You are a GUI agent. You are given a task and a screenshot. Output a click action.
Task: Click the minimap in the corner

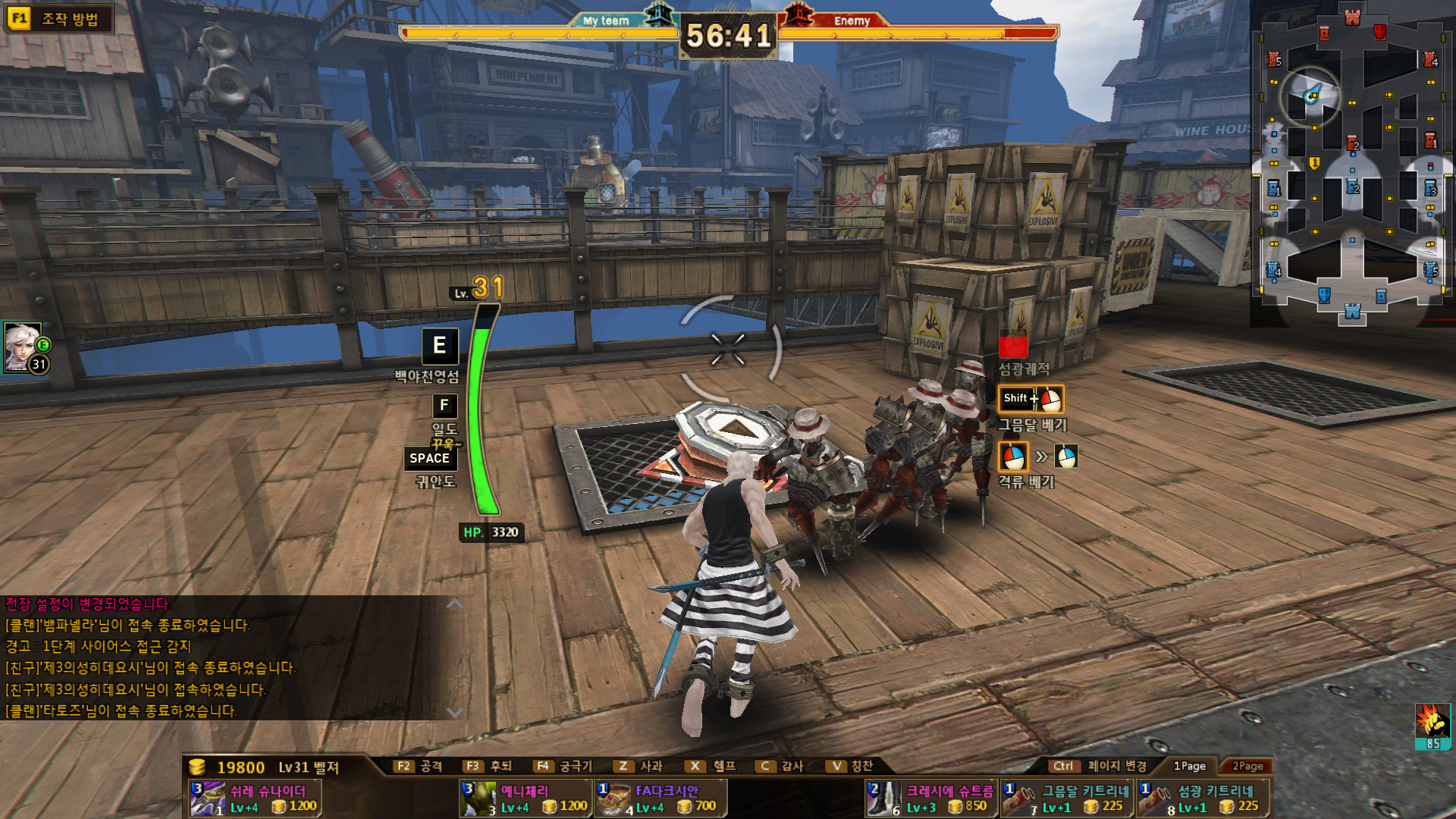[x=1352, y=163]
